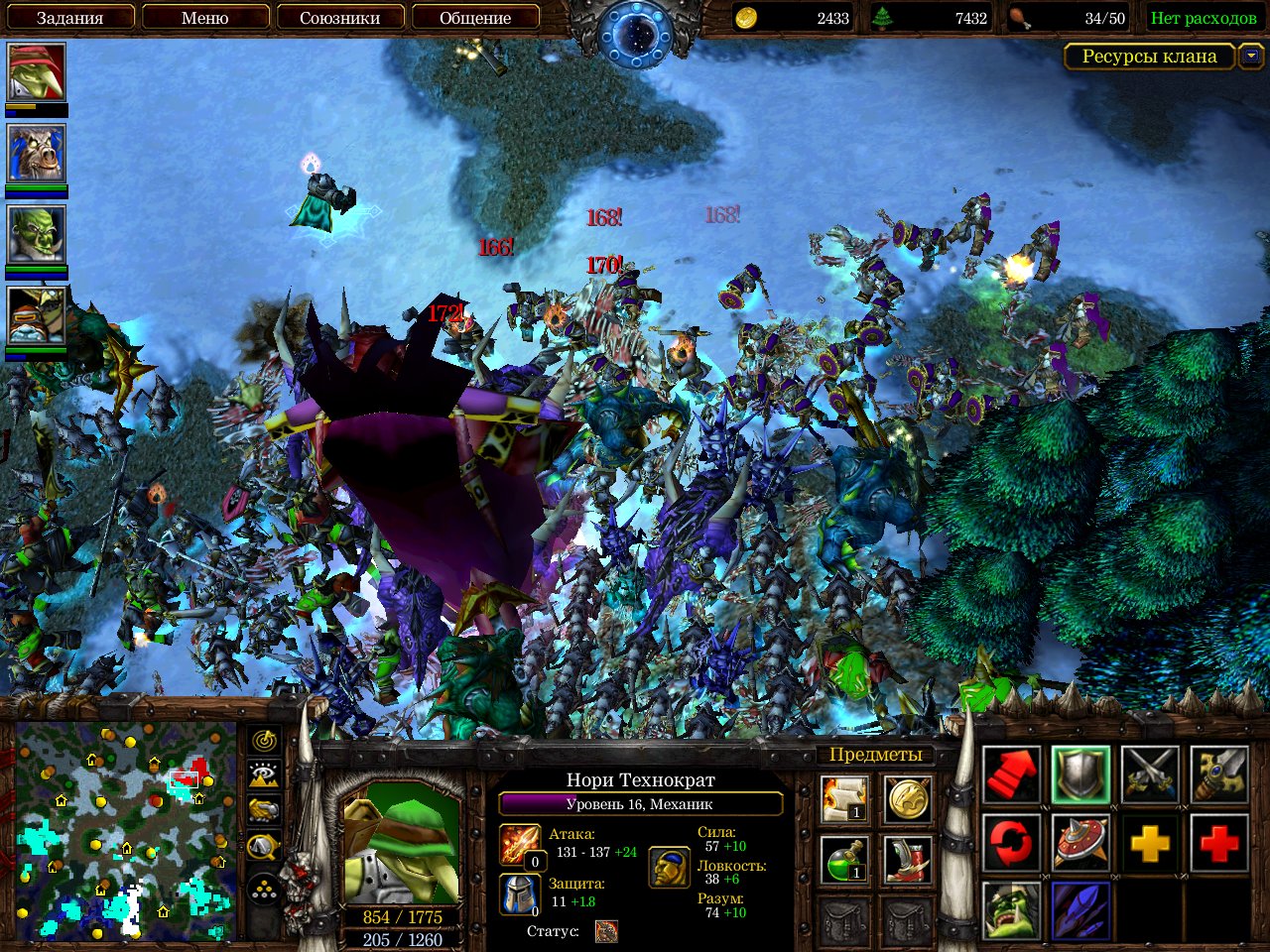Select the red-hat goblin hero portrait
Viewport: 1270px width, 952px height.
pyautogui.click(x=37, y=72)
